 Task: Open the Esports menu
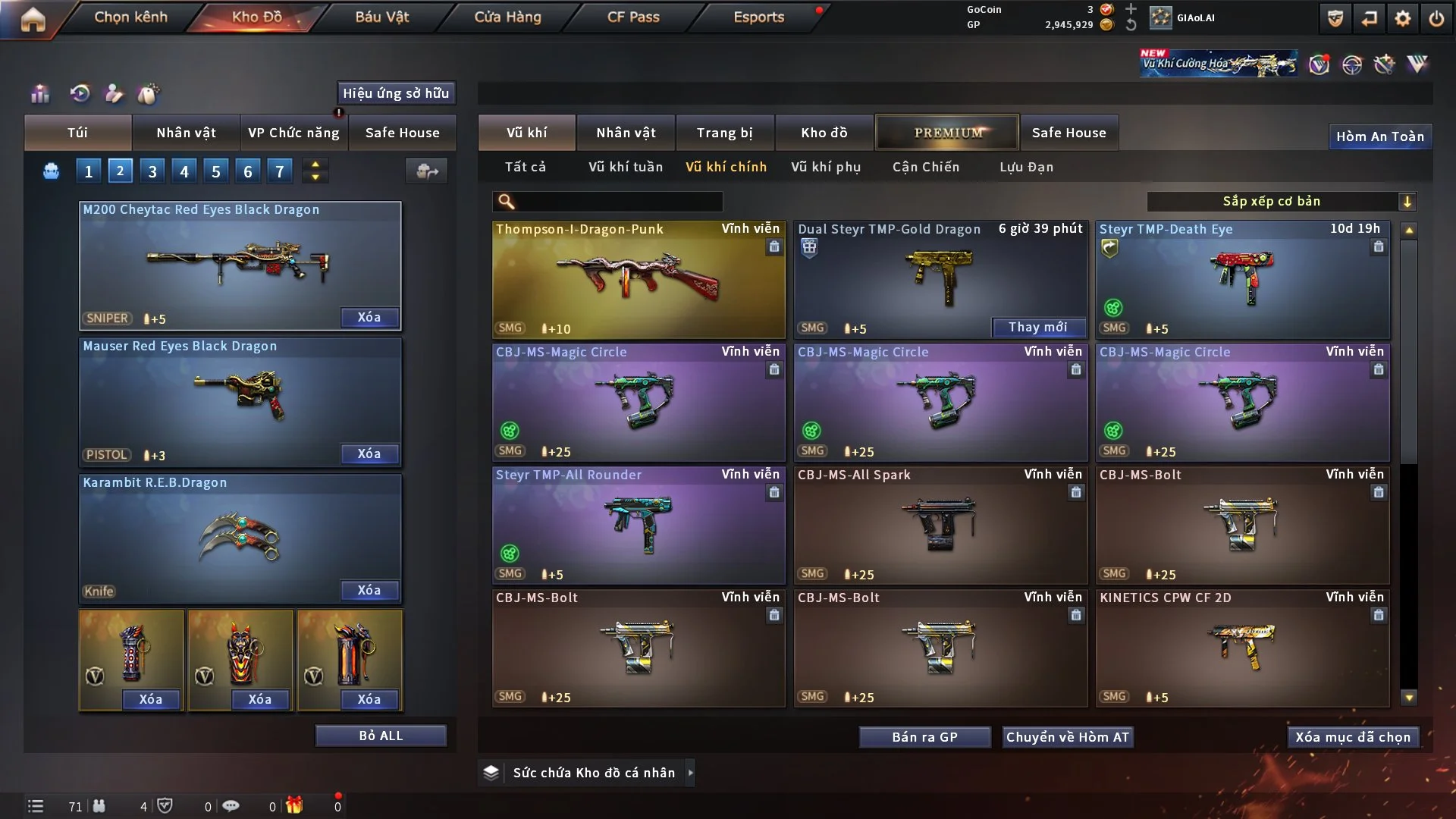[x=758, y=17]
